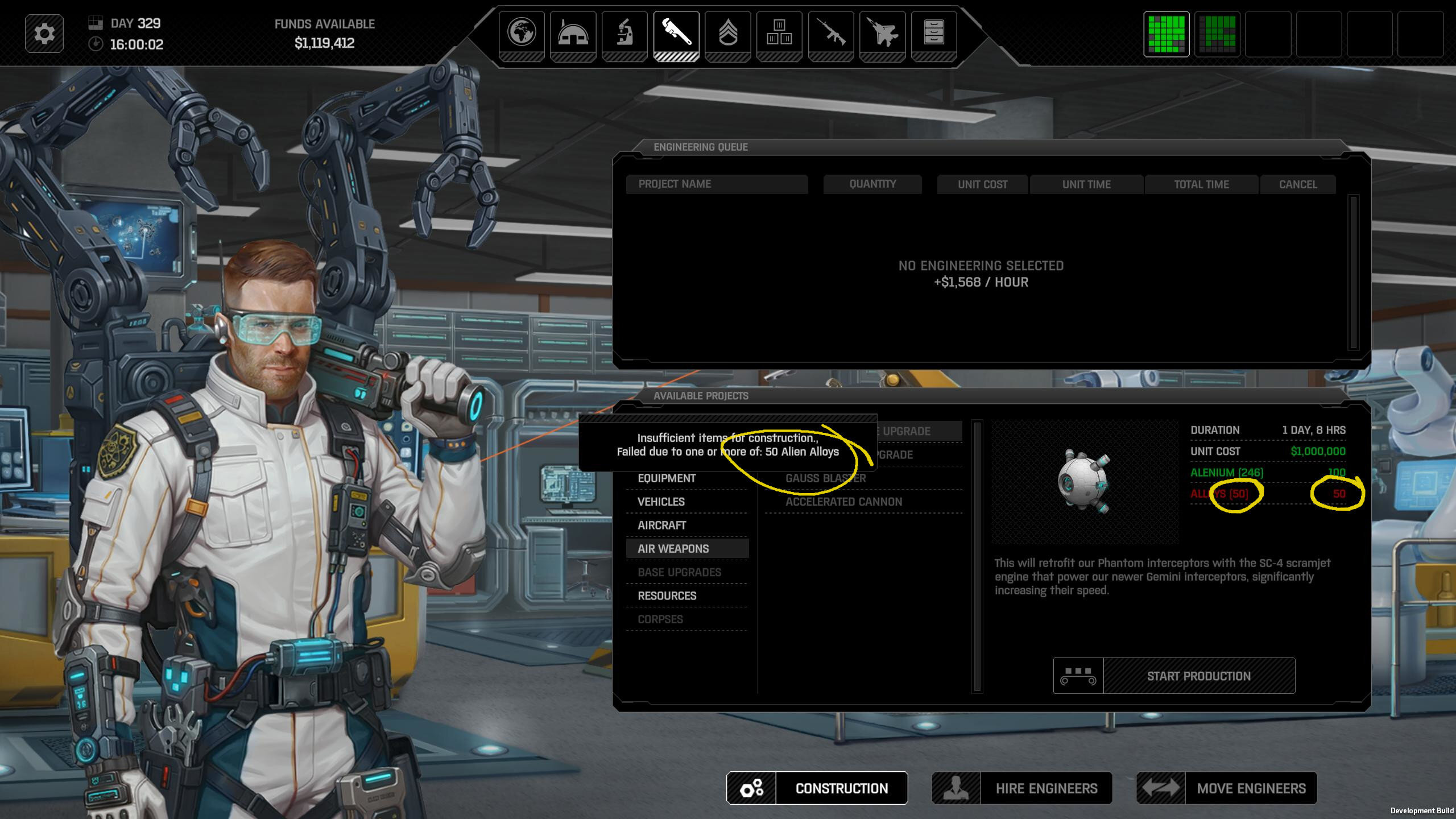Open the settings gear menu
Screen dimensions: 1456x819
[44, 34]
